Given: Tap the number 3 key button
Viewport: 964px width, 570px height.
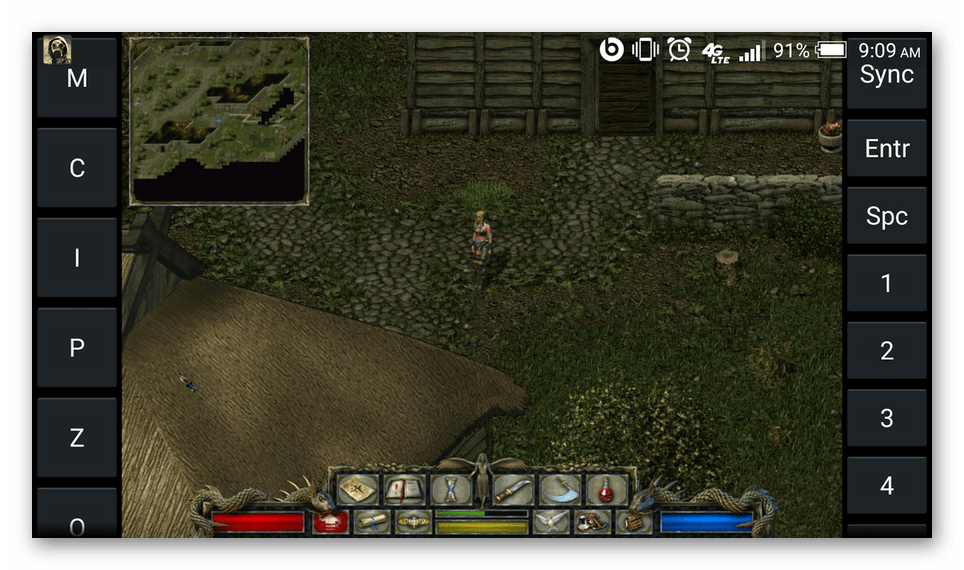Looking at the screenshot, I should (x=886, y=418).
